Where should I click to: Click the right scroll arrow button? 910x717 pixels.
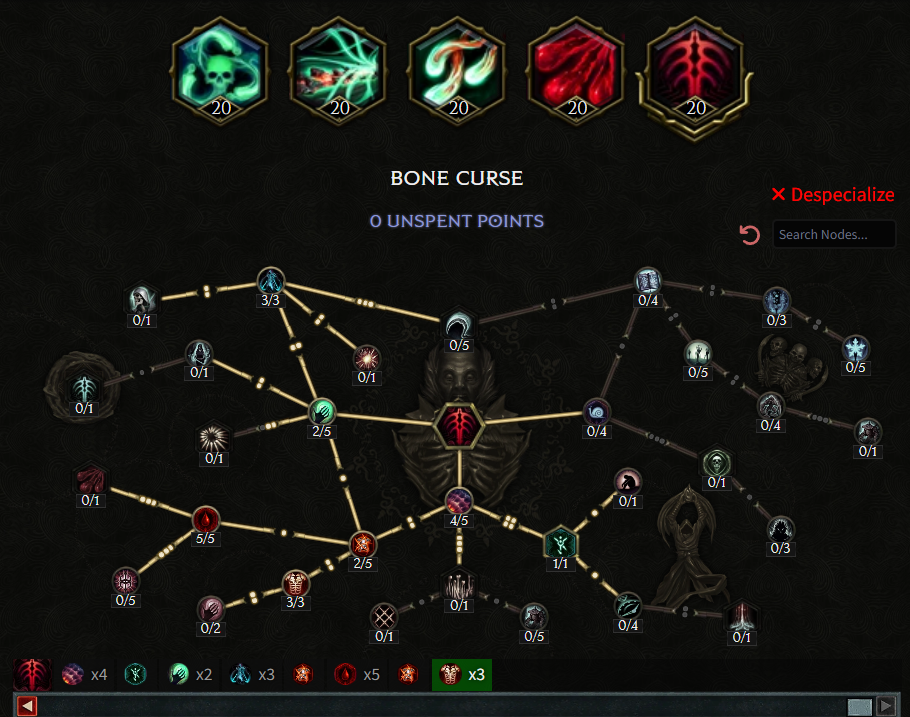pos(886,706)
